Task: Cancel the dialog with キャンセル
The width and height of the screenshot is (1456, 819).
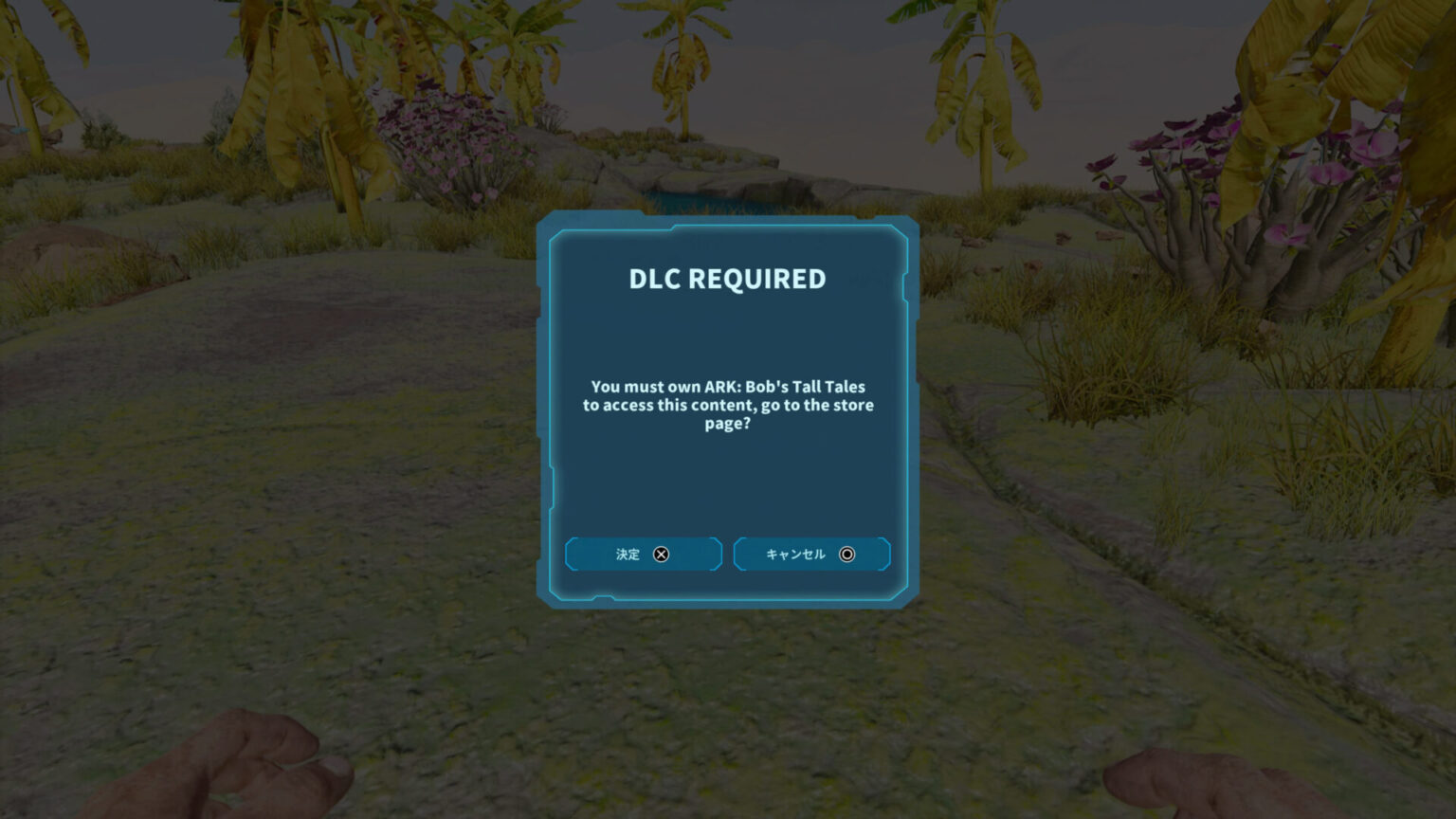Action: [x=811, y=555]
